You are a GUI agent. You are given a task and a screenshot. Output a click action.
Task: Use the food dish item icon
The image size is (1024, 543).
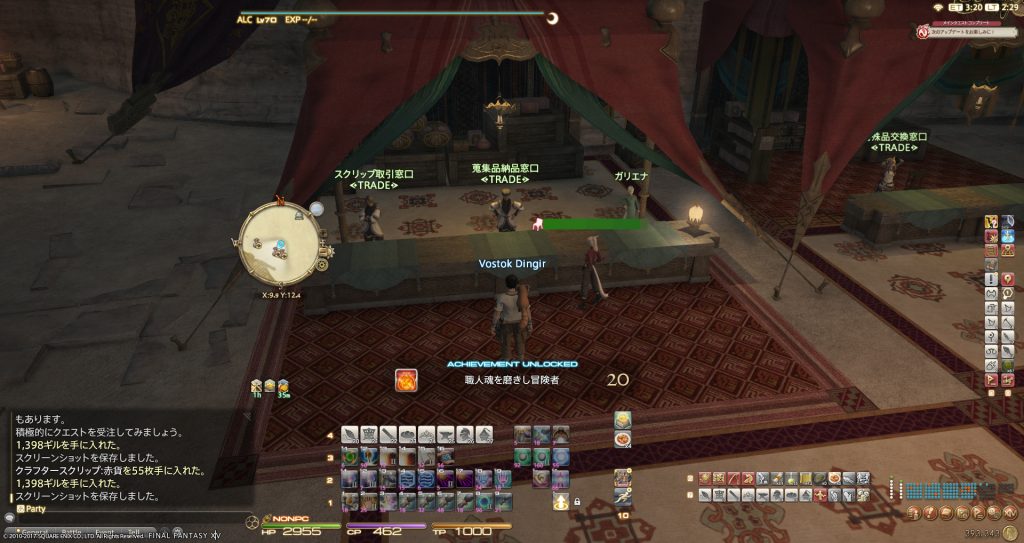[x=622, y=438]
